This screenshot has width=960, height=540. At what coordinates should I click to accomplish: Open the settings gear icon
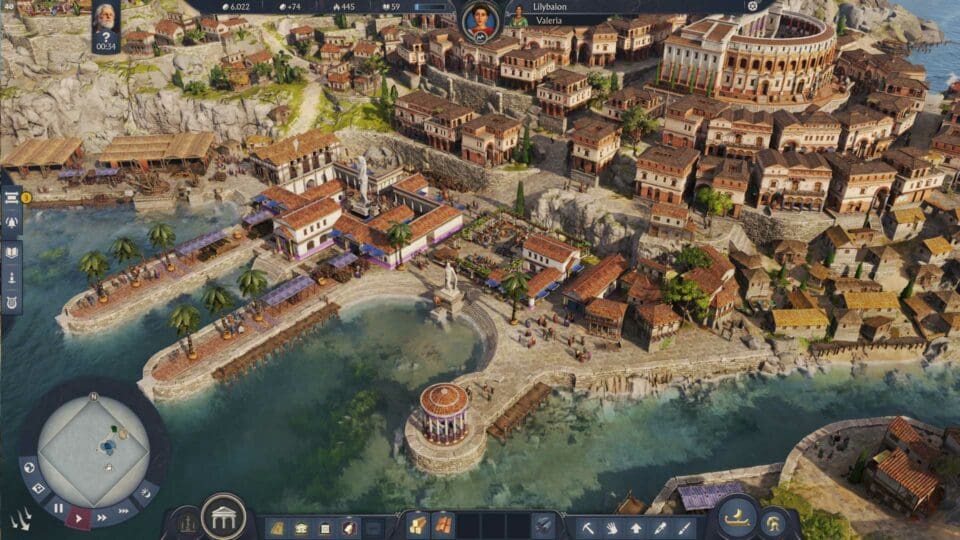(x=753, y=6)
